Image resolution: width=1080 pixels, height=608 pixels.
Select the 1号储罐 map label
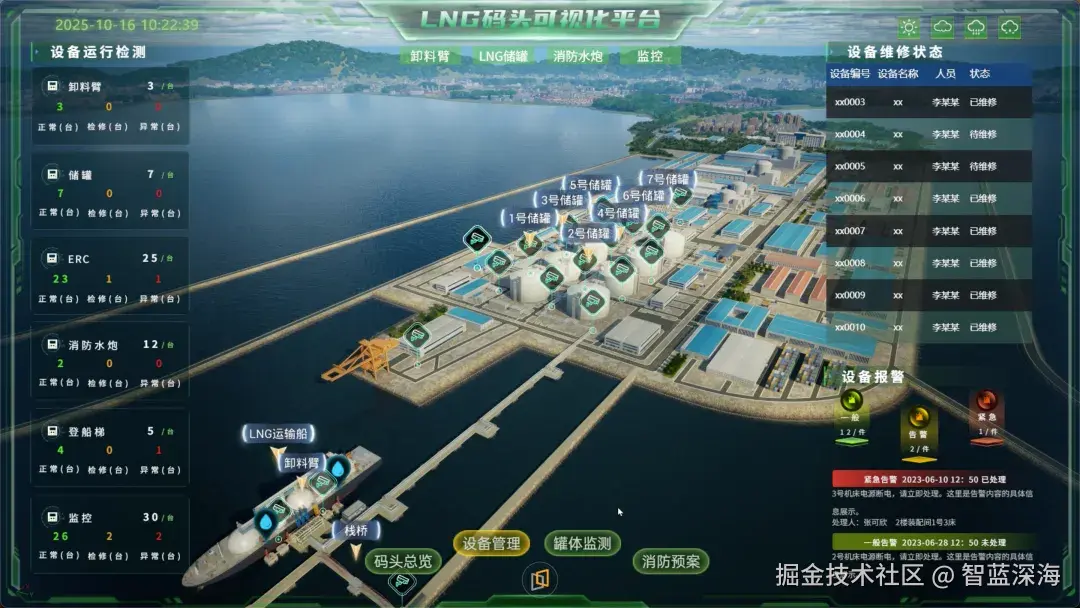(x=530, y=218)
